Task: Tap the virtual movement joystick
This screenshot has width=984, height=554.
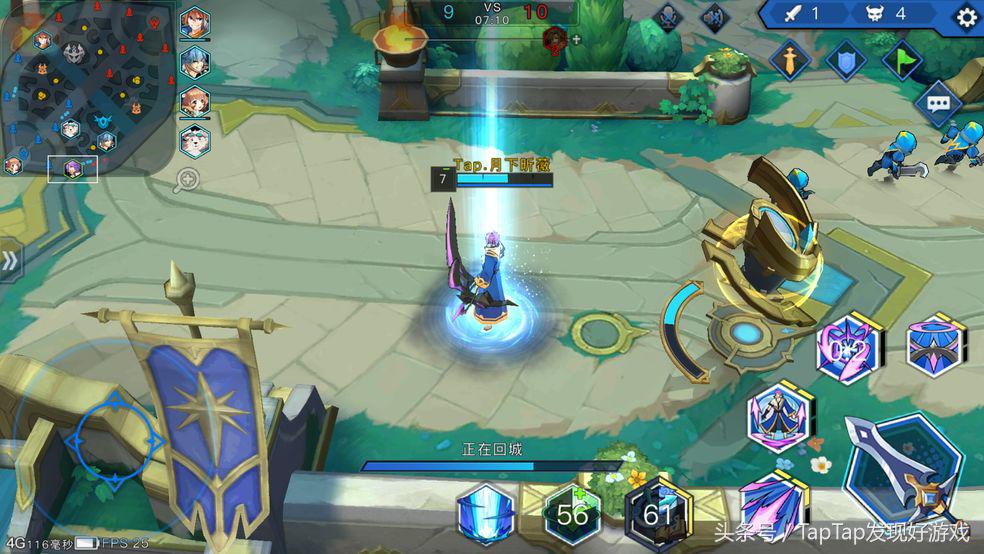Action: point(114,440)
